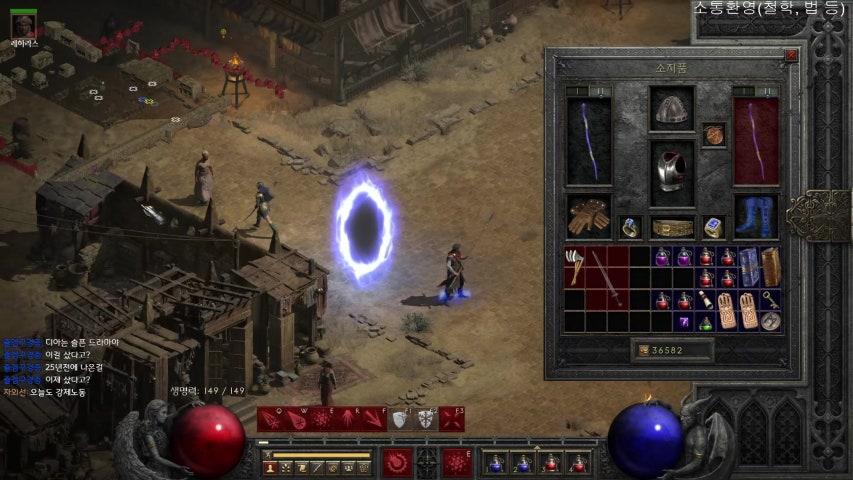Use the first blue mana potion in belt
Viewport: 853px width, 480px height.
point(494,463)
